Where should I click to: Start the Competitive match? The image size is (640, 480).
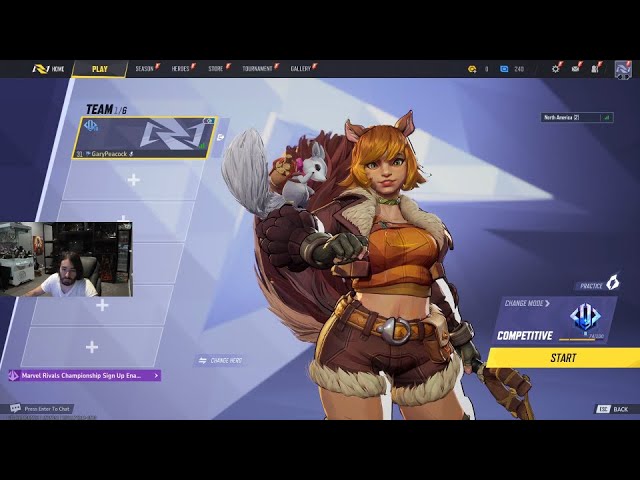point(563,357)
